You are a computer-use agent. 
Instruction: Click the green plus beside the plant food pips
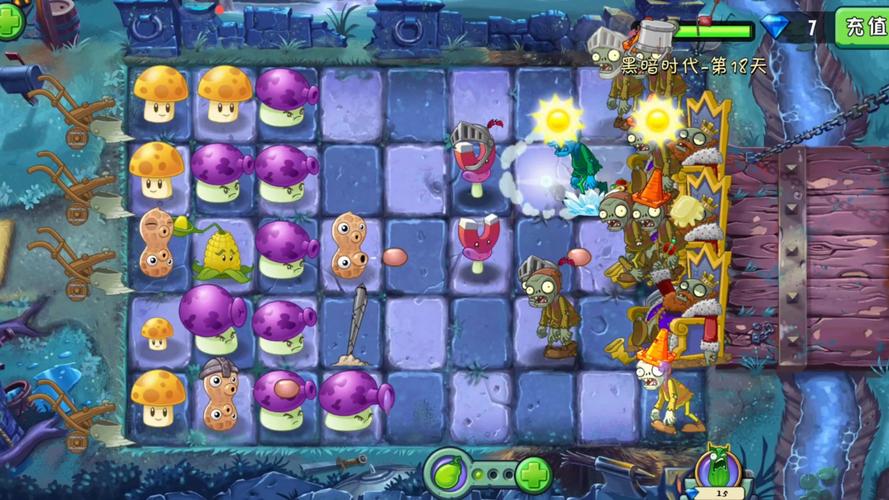[533, 473]
